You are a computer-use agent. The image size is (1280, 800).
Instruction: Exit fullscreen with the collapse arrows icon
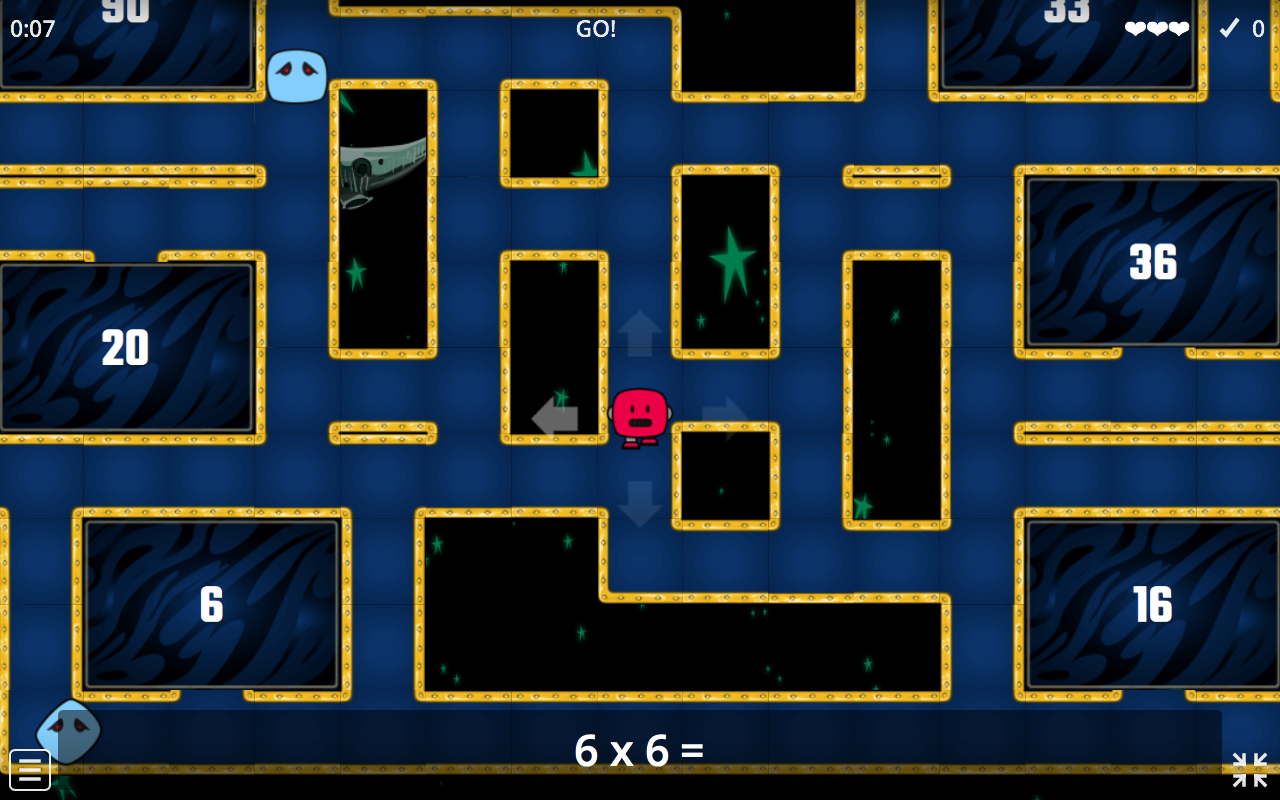1249,769
